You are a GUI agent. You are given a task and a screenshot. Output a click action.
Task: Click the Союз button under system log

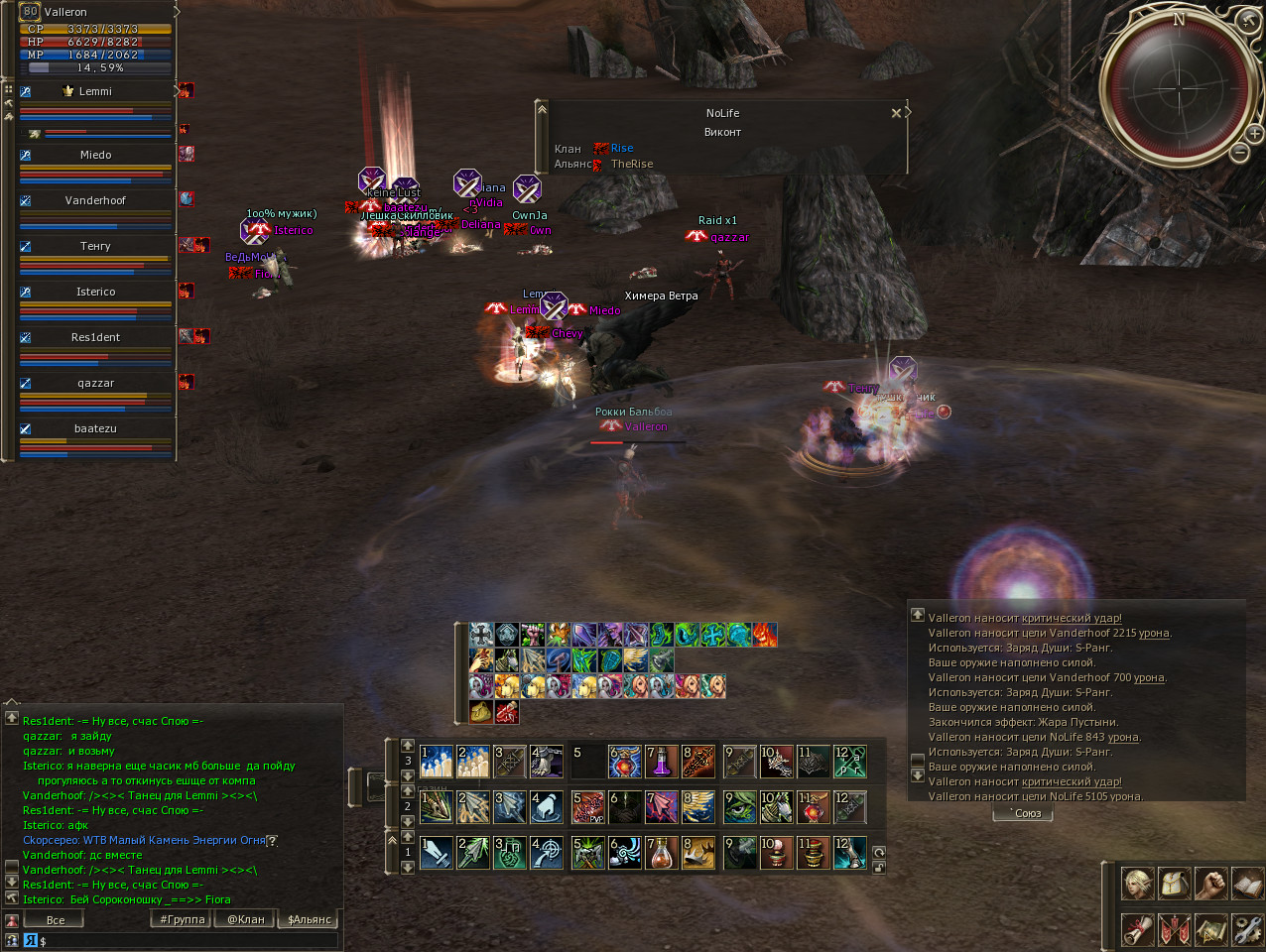(1023, 814)
